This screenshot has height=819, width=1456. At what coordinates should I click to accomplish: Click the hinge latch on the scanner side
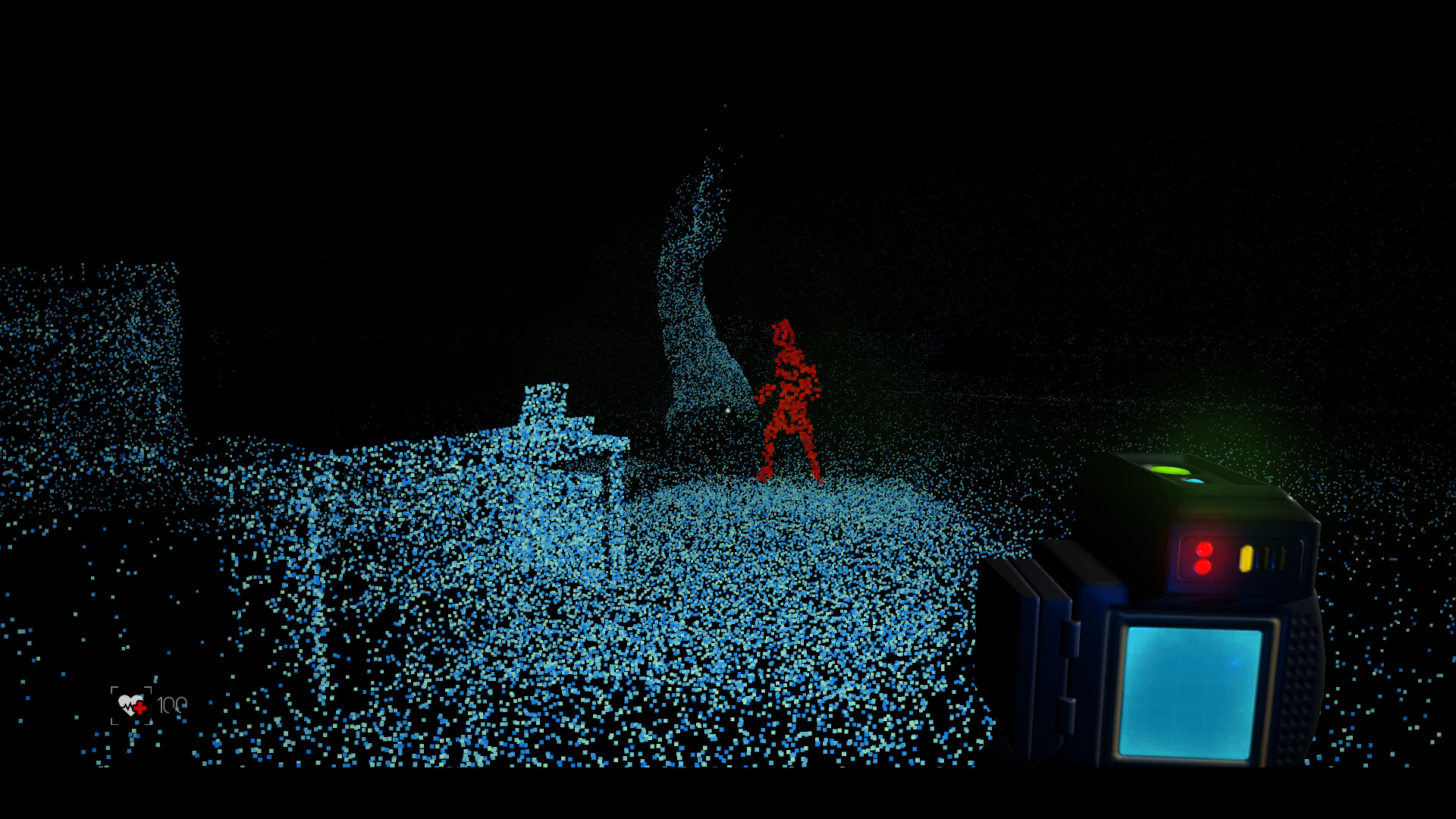[1072, 641]
